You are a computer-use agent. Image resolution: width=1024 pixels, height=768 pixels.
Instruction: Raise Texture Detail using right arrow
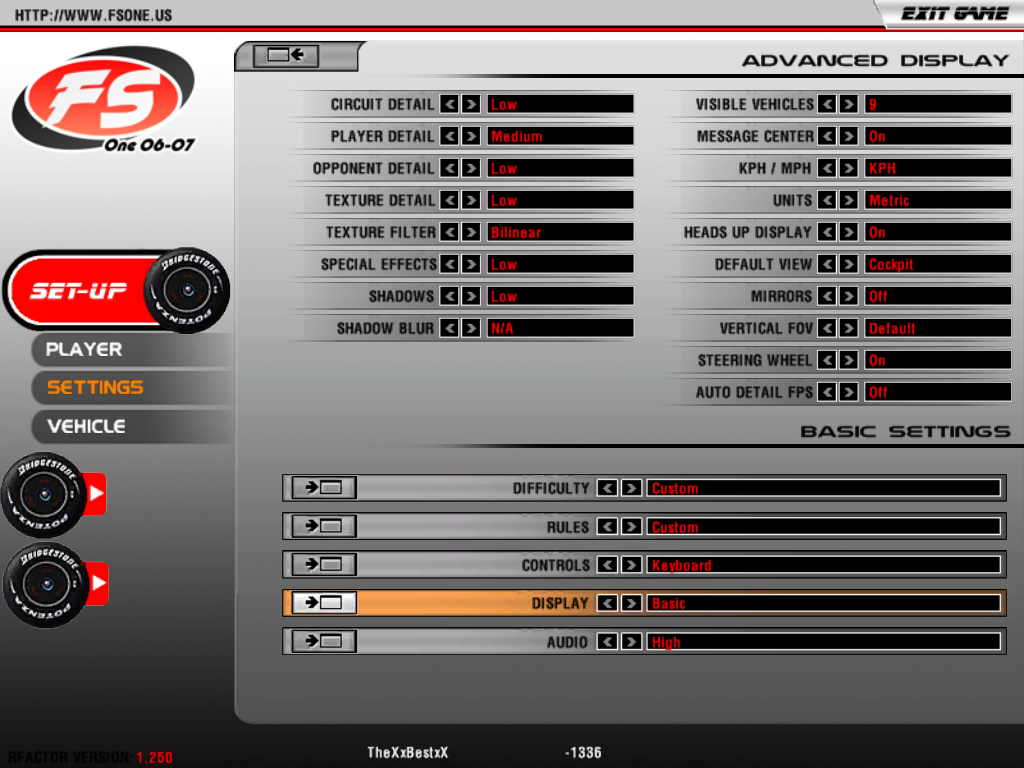pyautogui.click(x=471, y=200)
